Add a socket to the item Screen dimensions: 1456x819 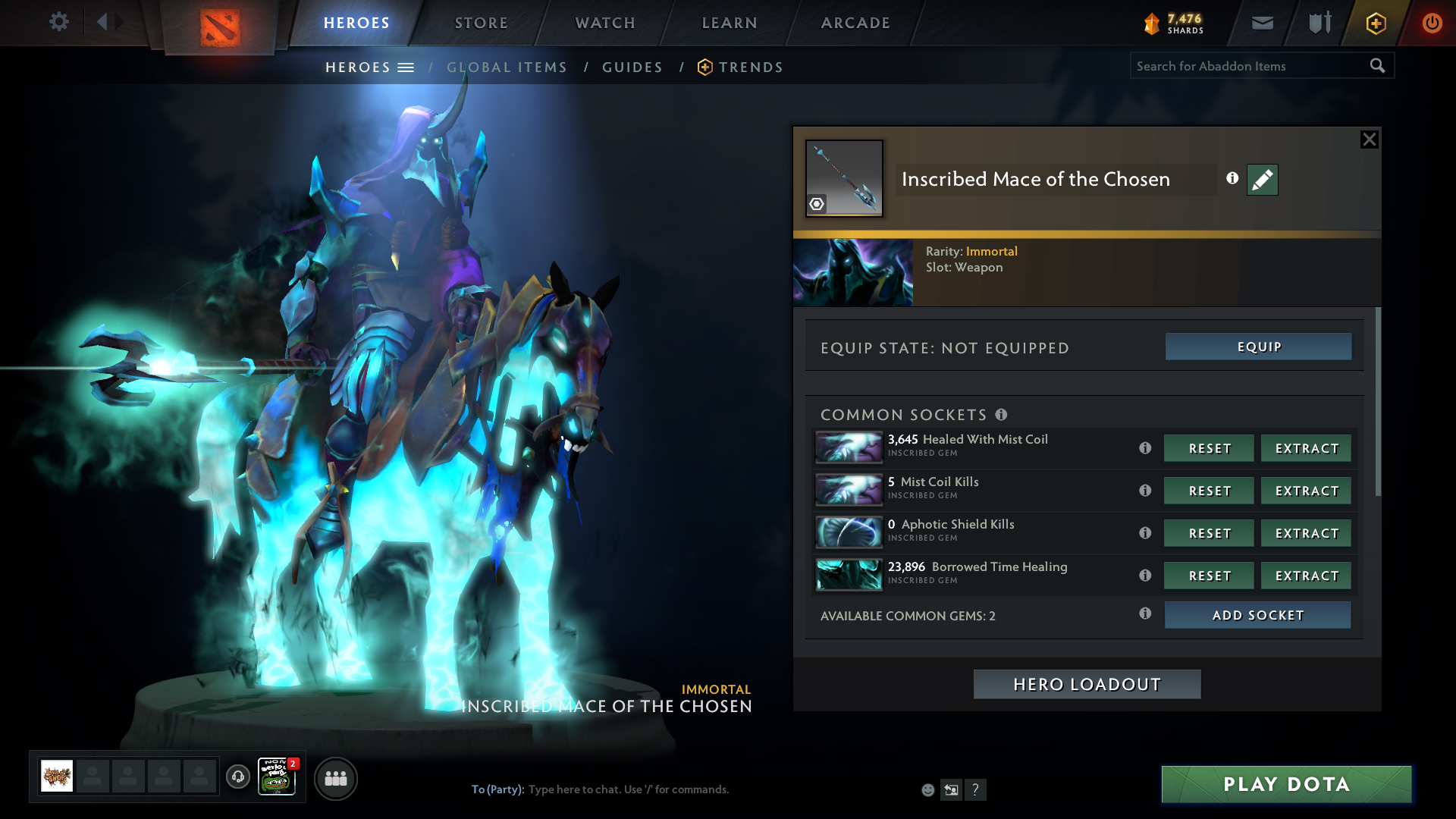click(x=1257, y=615)
